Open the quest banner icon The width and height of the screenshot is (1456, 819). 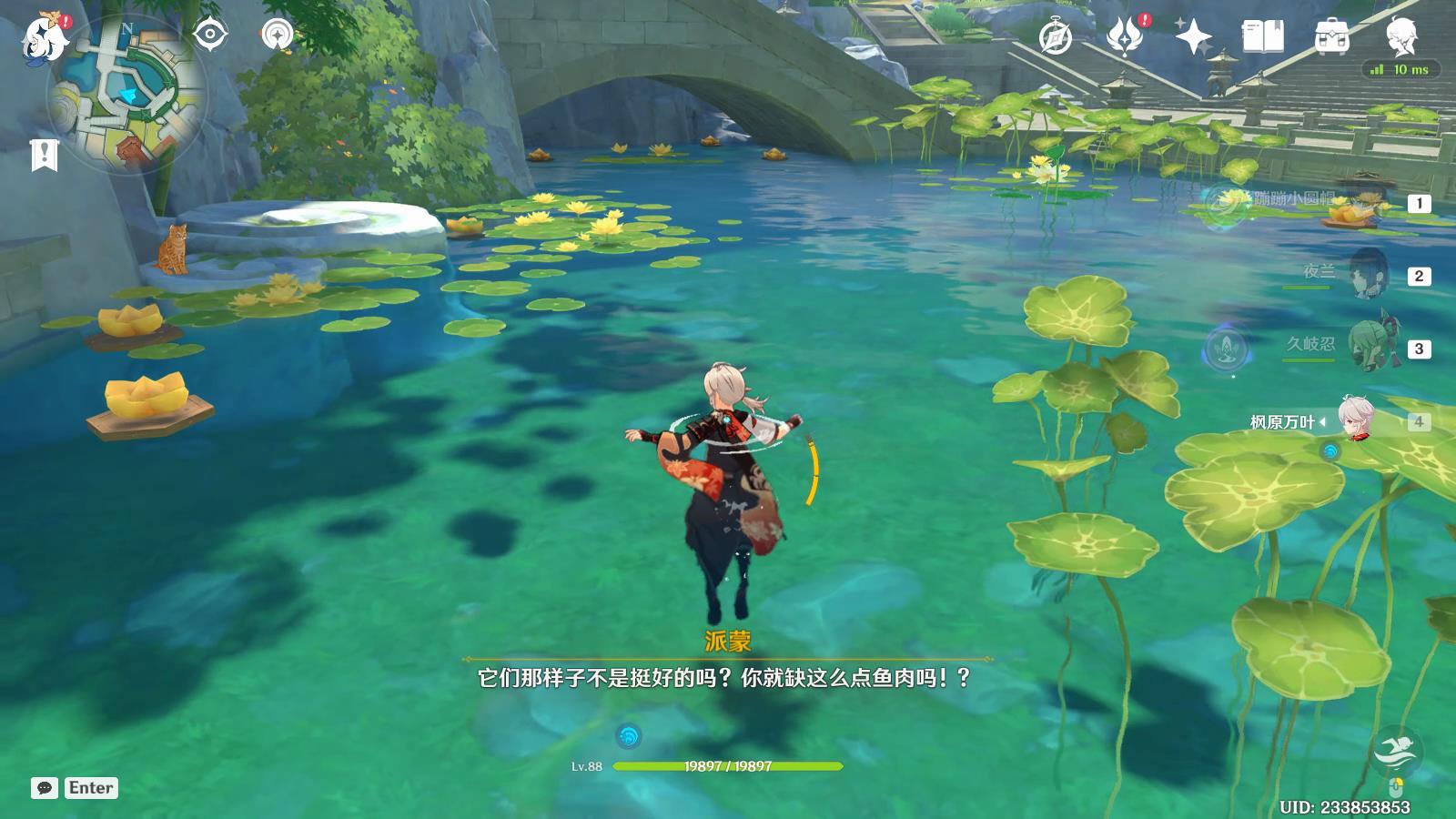(44, 156)
